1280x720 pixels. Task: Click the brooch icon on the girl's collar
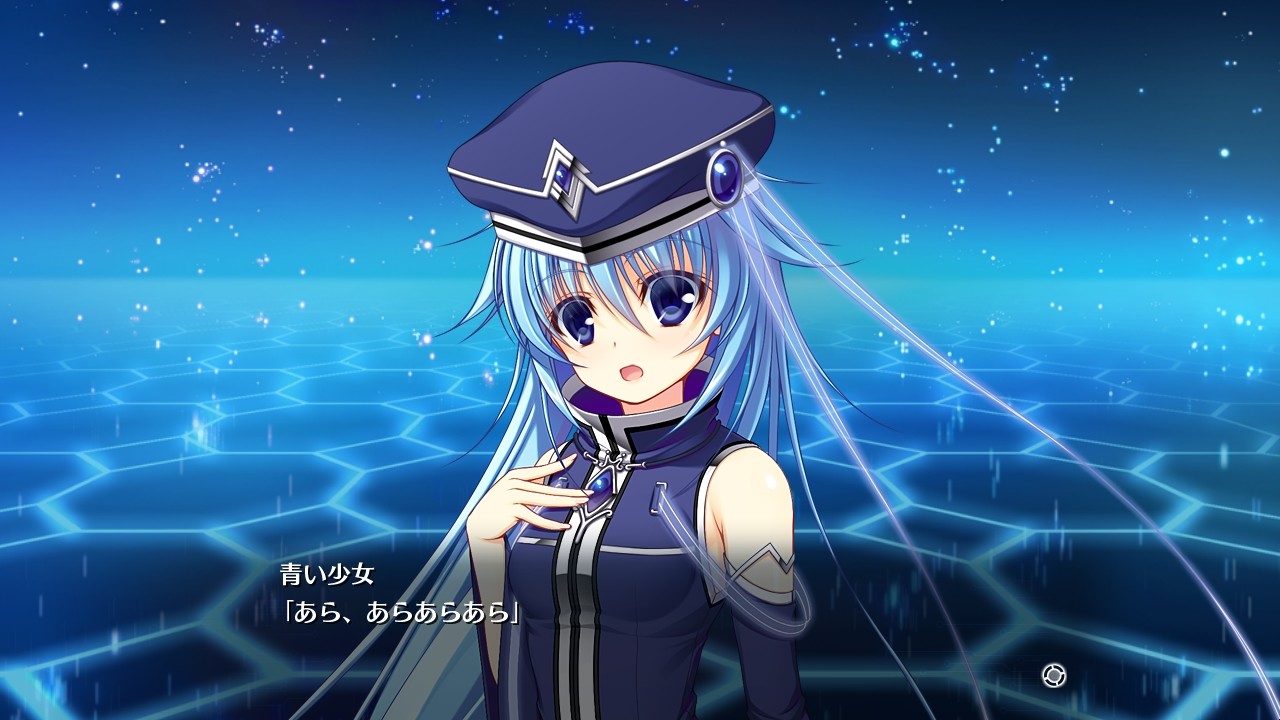click(600, 487)
